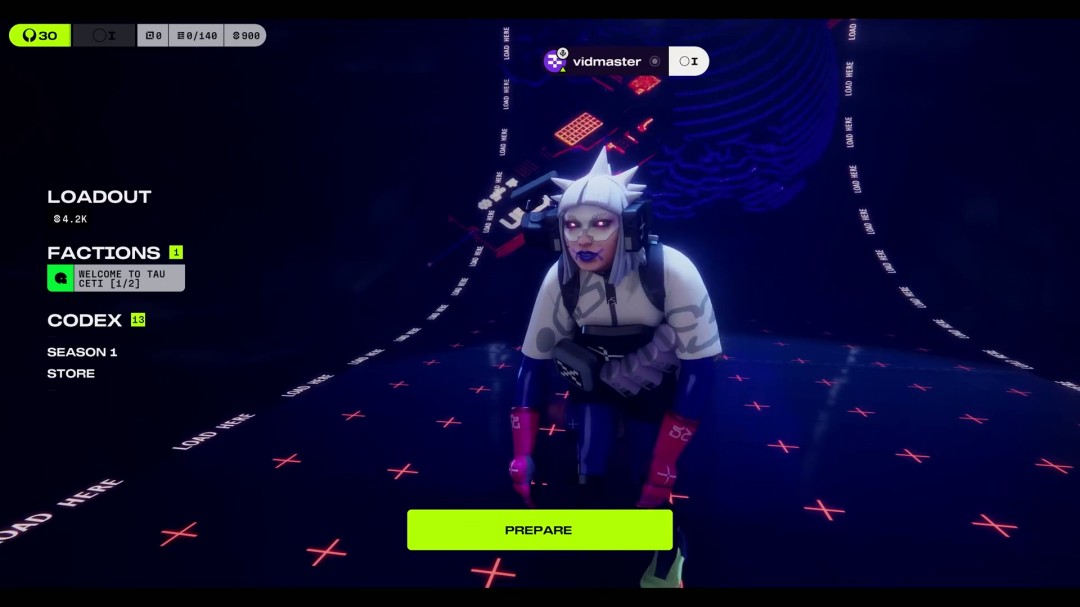Go to SEASON 1
Image resolution: width=1080 pixels, height=607 pixels.
point(82,352)
